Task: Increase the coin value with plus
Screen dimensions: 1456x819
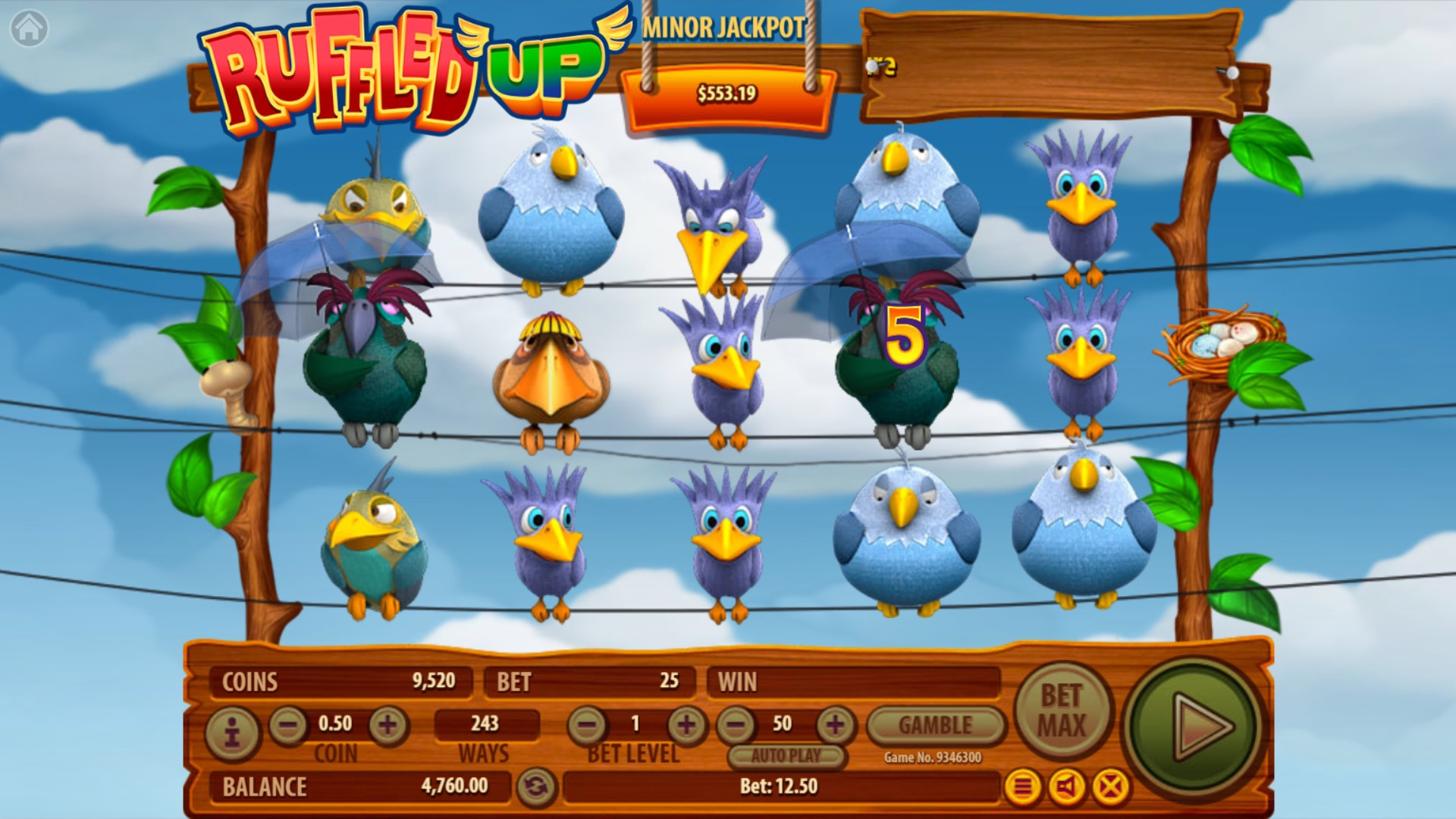Action: pos(388,725)
